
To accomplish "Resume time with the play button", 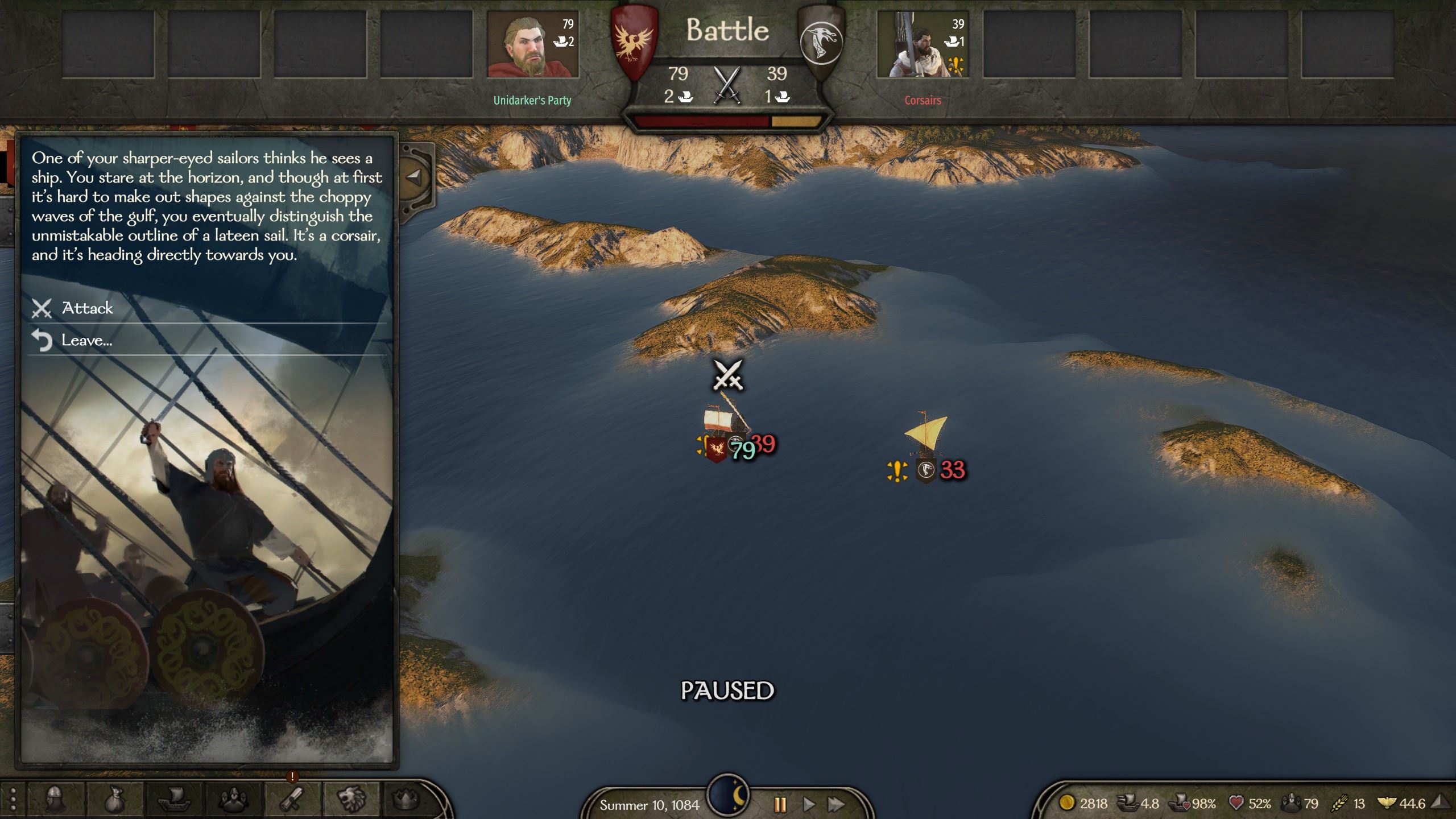I will coord(808,805).
